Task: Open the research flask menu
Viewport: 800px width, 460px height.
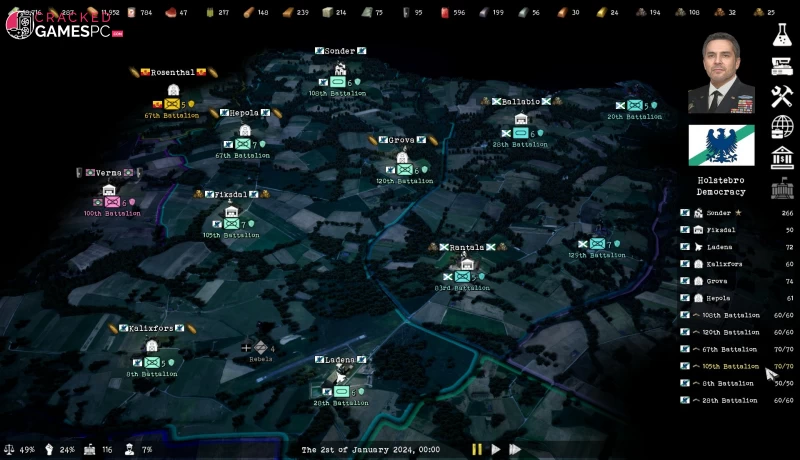Action: (781, 35)
